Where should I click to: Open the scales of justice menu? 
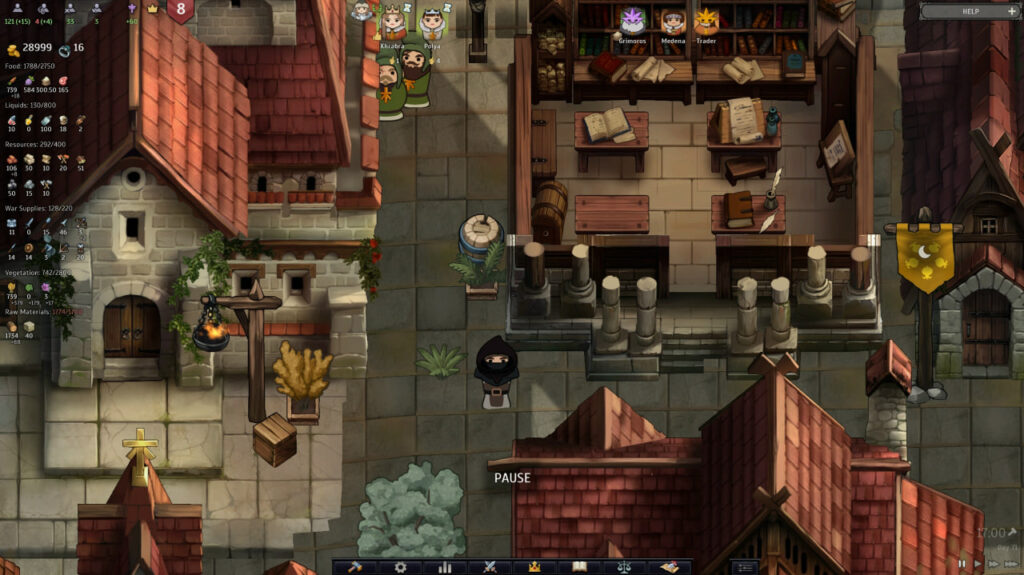[x=624, y=567]
